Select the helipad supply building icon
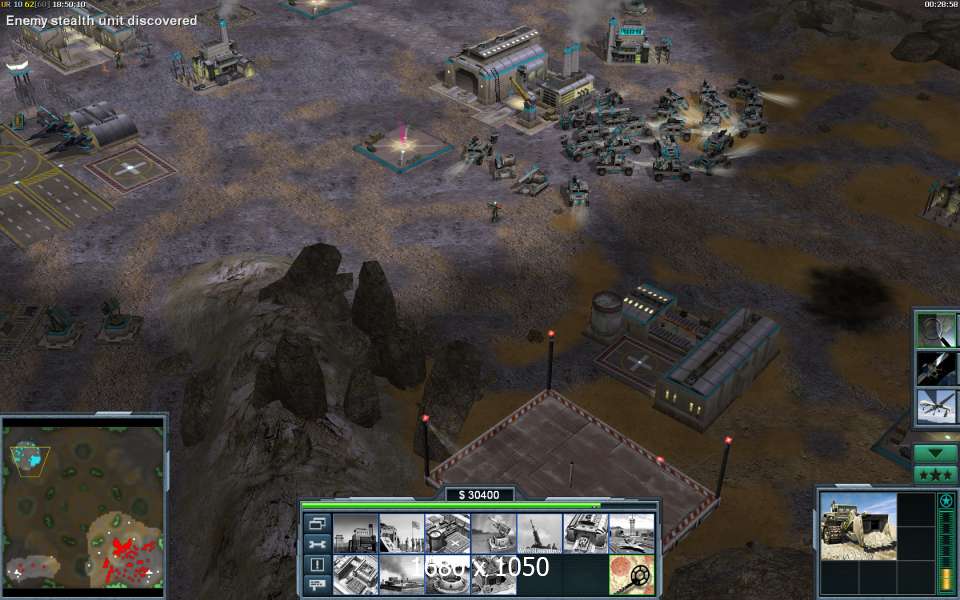This screenshot has width=960, height=600. (448, 533)
